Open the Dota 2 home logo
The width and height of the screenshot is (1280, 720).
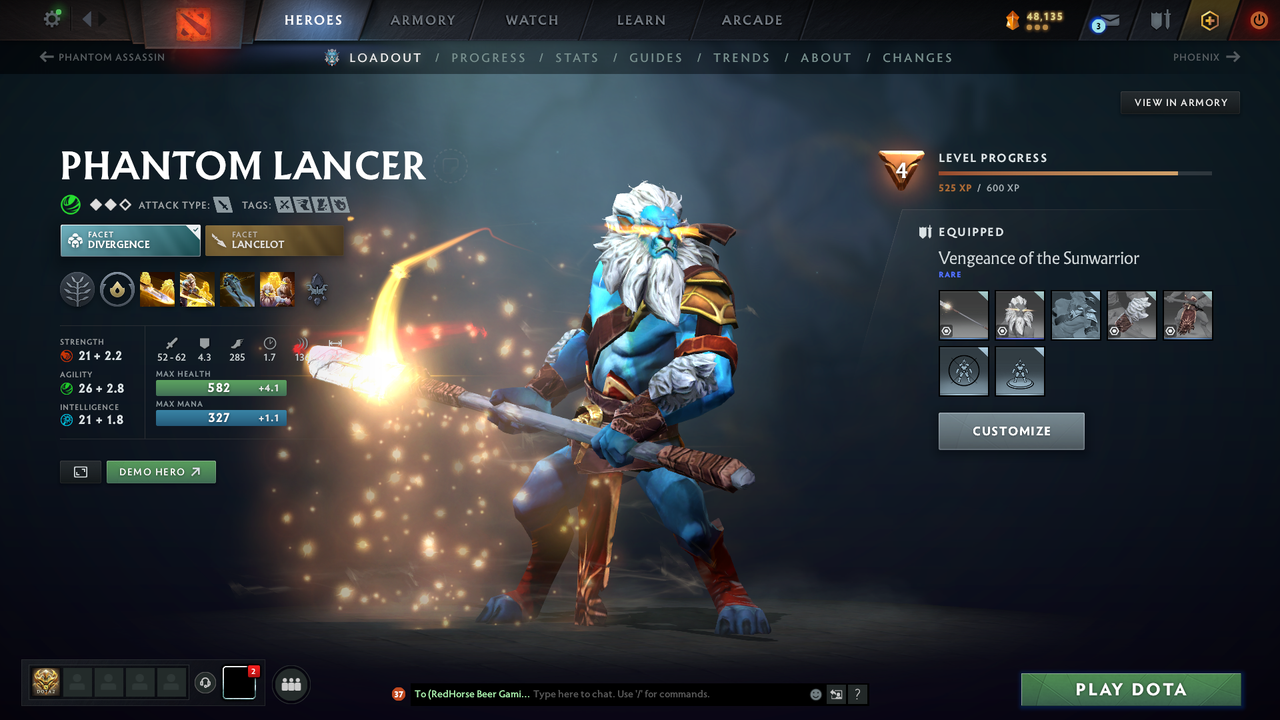pyautogui.click(x=193, y=20)
